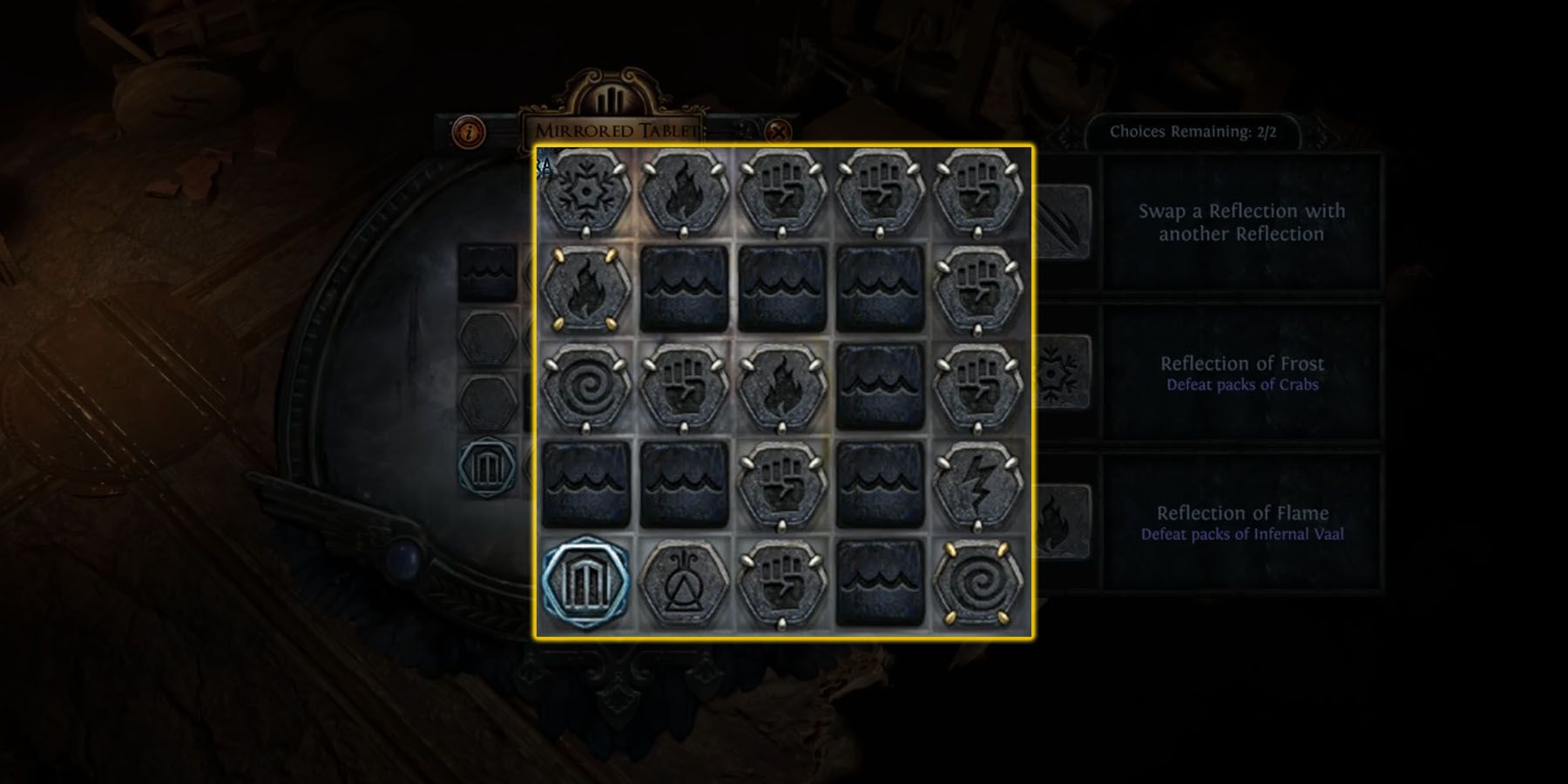Open the Mirrored Tablet info panel

(470, 131)
